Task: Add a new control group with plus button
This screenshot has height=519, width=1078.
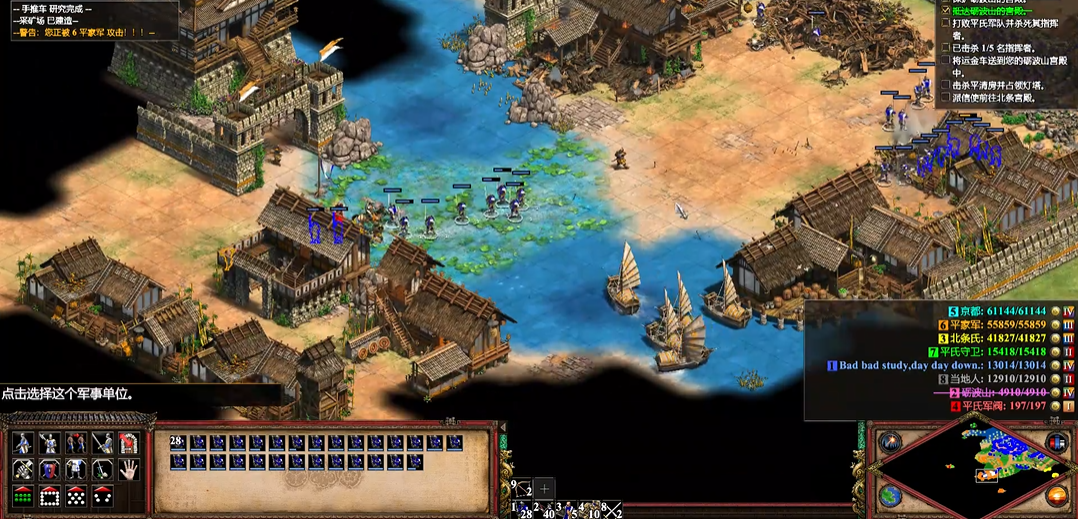Action: click(x=544, y=488)
